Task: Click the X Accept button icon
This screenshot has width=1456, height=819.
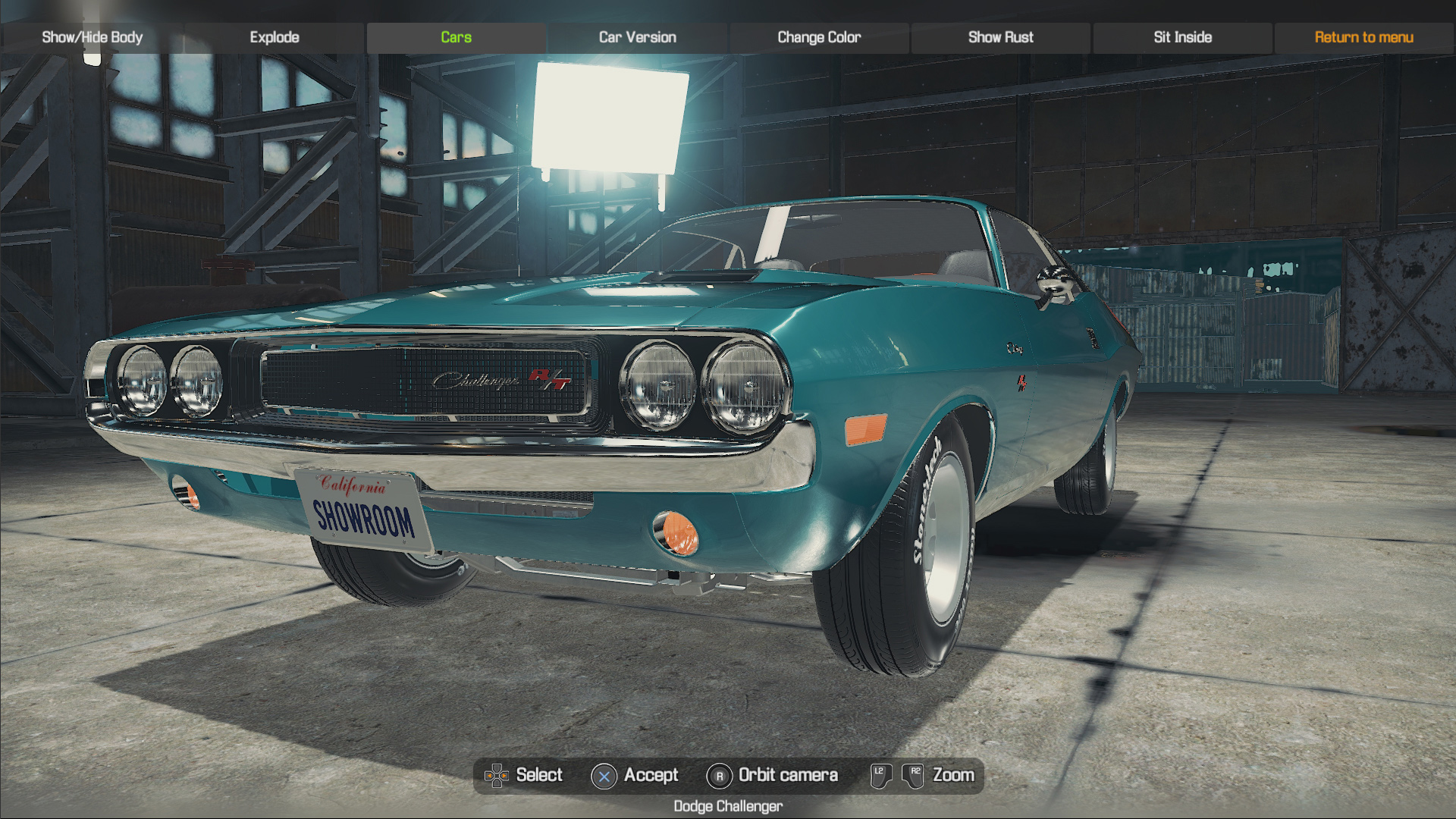Action: click(x=603, y=775)
